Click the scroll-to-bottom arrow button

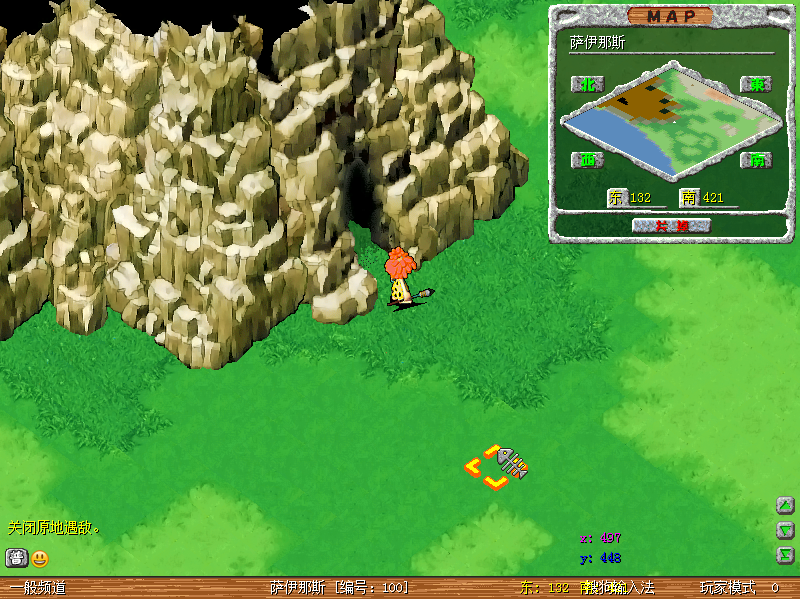click(785, 554)
